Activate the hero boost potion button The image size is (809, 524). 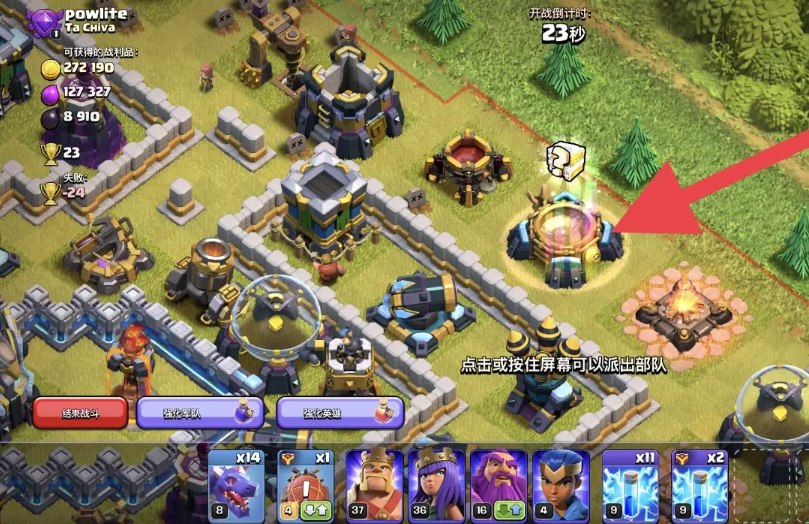tap(340, 412)
